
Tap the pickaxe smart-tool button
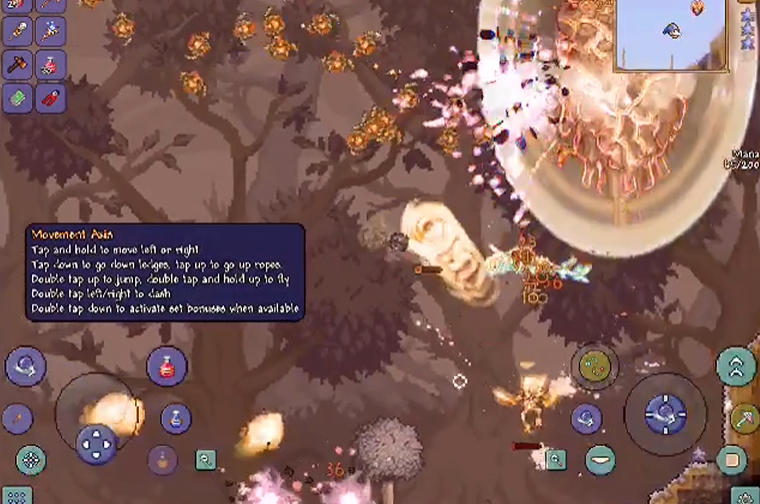[744, 419]
